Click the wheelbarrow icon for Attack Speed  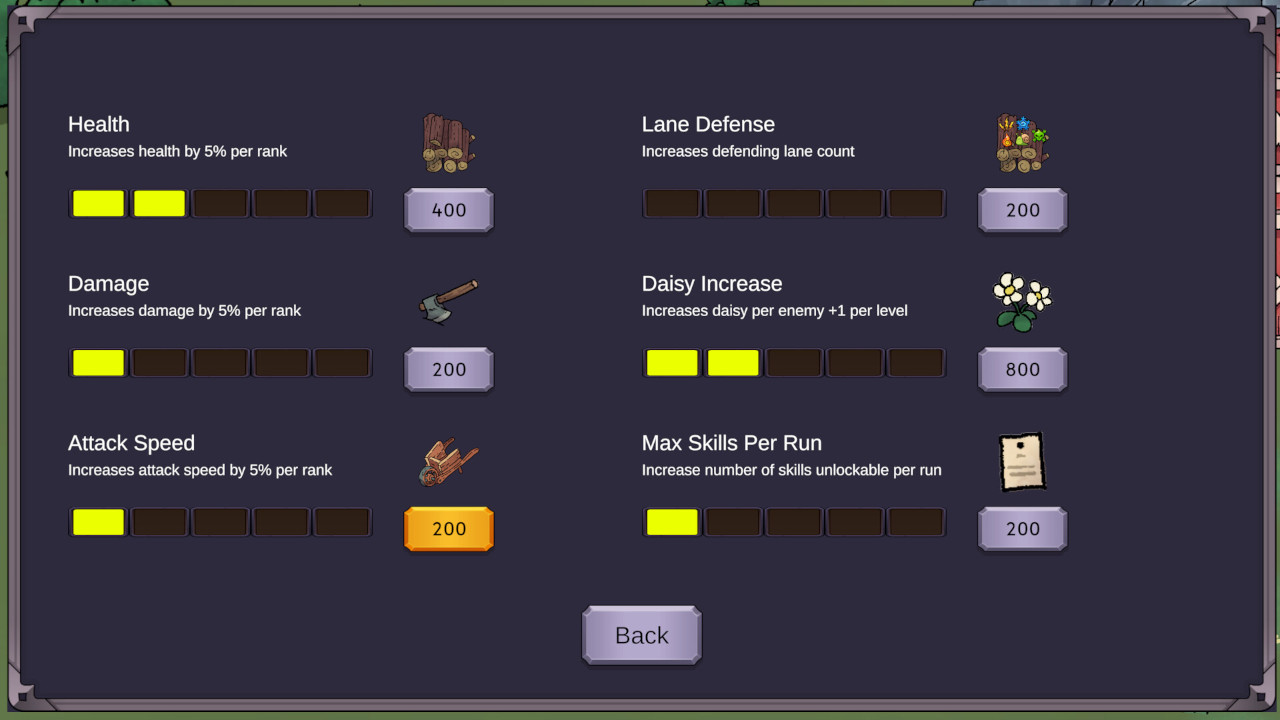pos(448,460)
